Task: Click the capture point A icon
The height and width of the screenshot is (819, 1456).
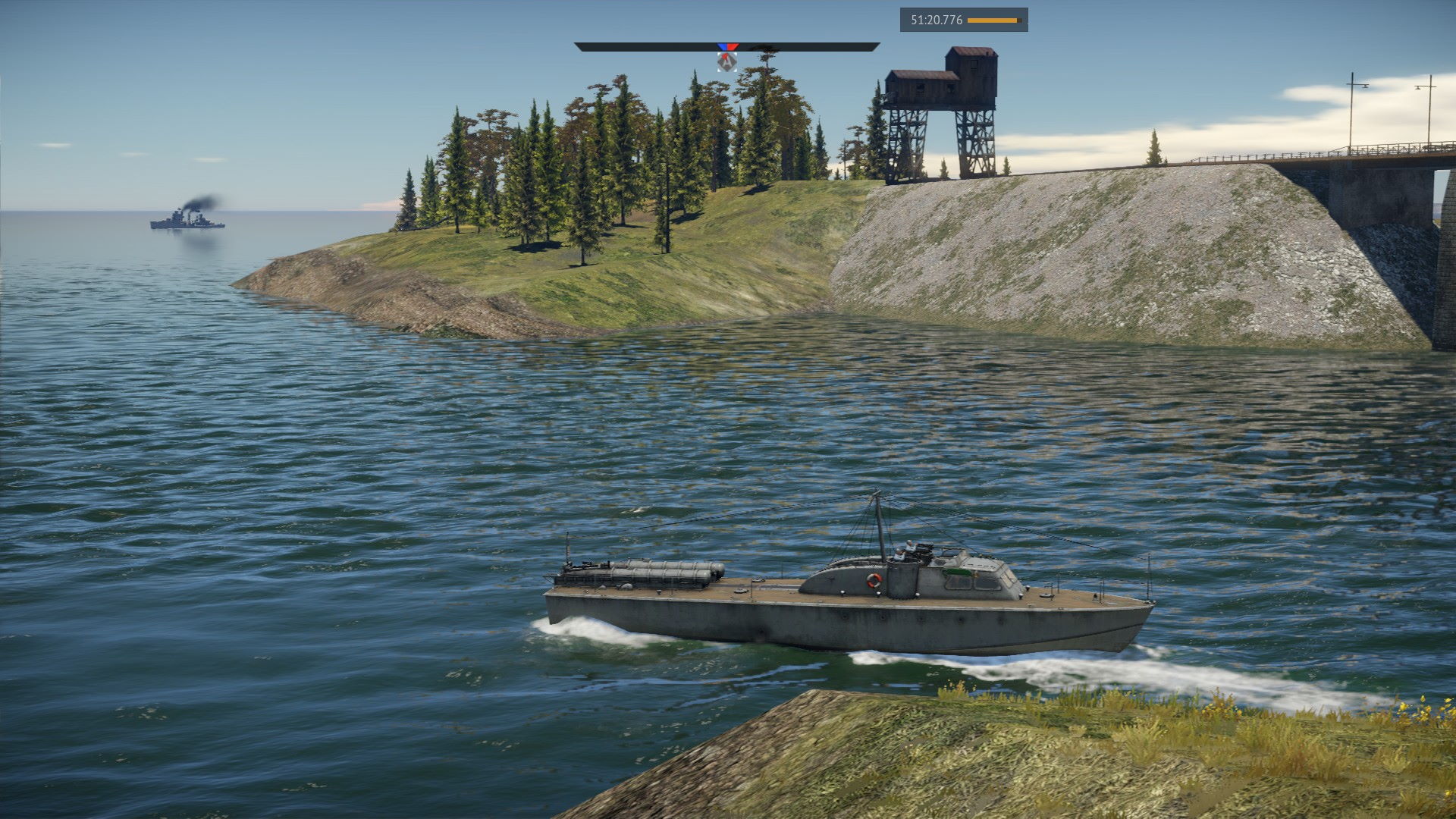Action: pos(726,63)
